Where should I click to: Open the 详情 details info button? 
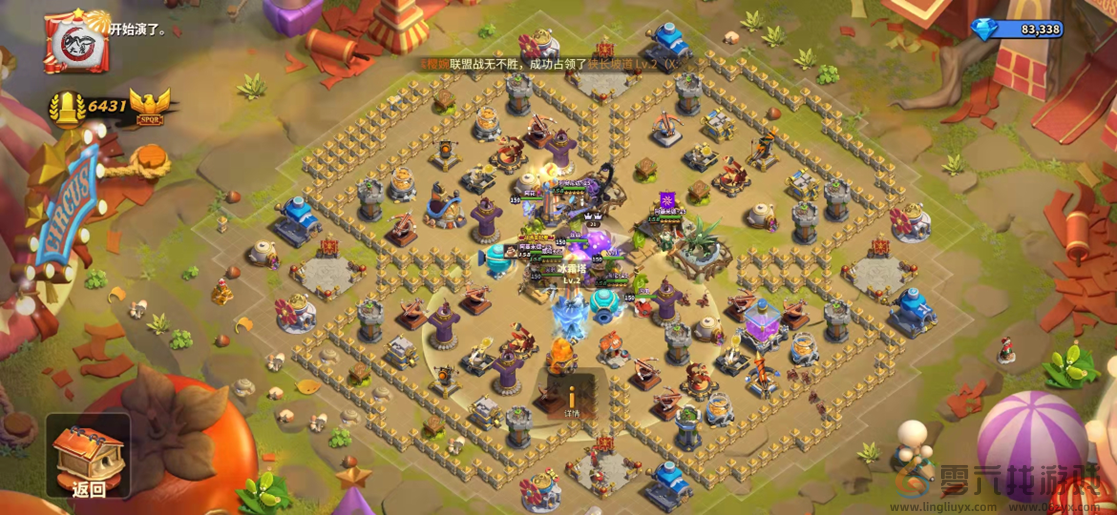point(571,394)
